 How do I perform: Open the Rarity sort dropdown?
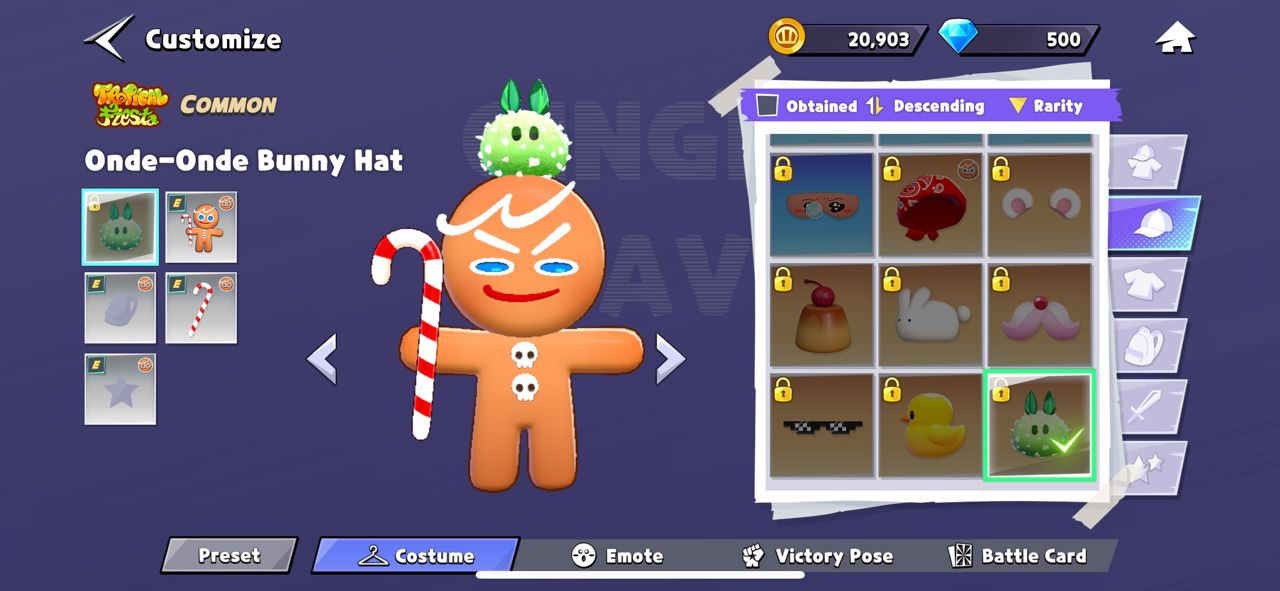[x=1045, y=106]
